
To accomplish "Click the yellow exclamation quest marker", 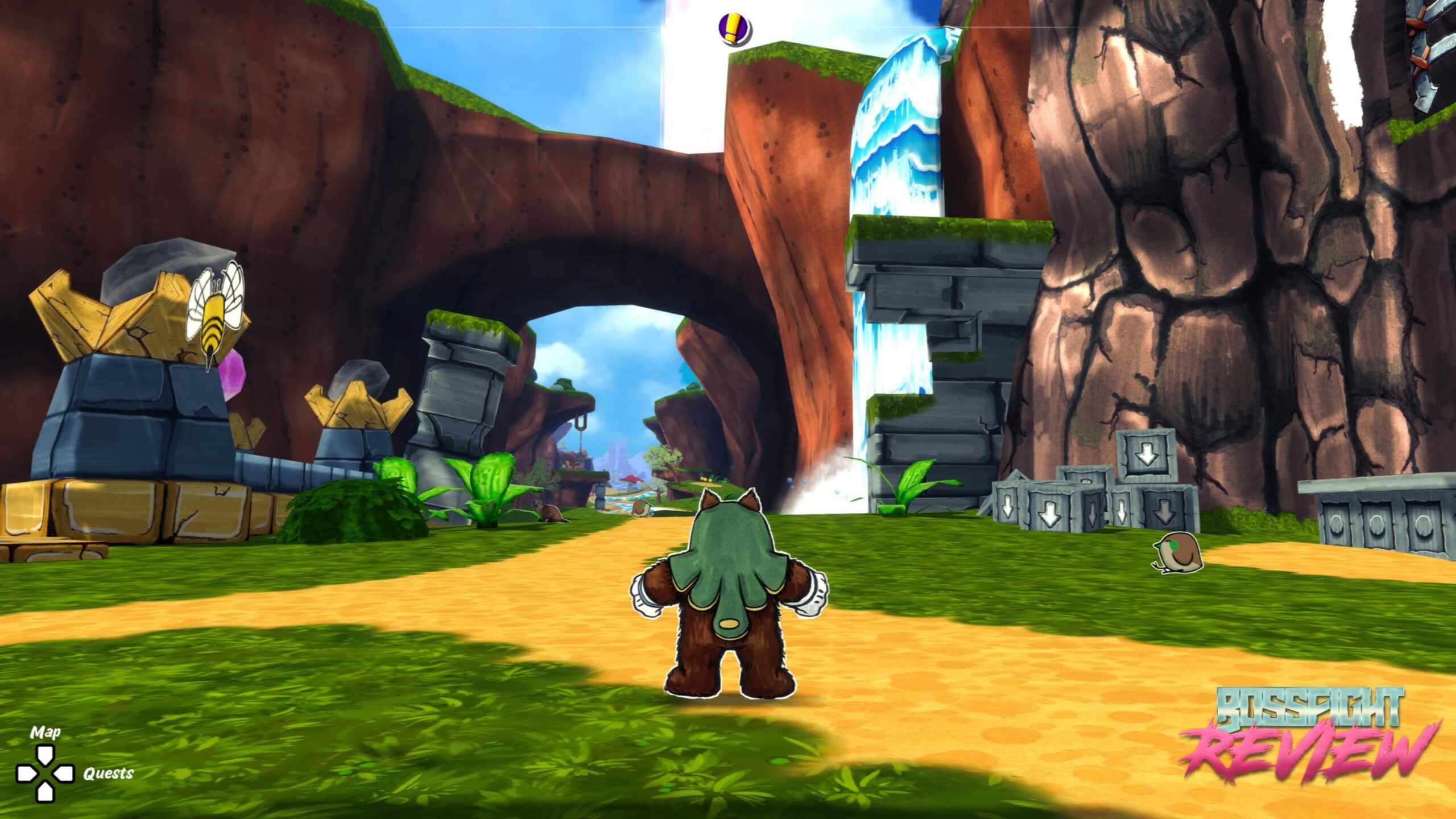I will [x=734, y=28].
